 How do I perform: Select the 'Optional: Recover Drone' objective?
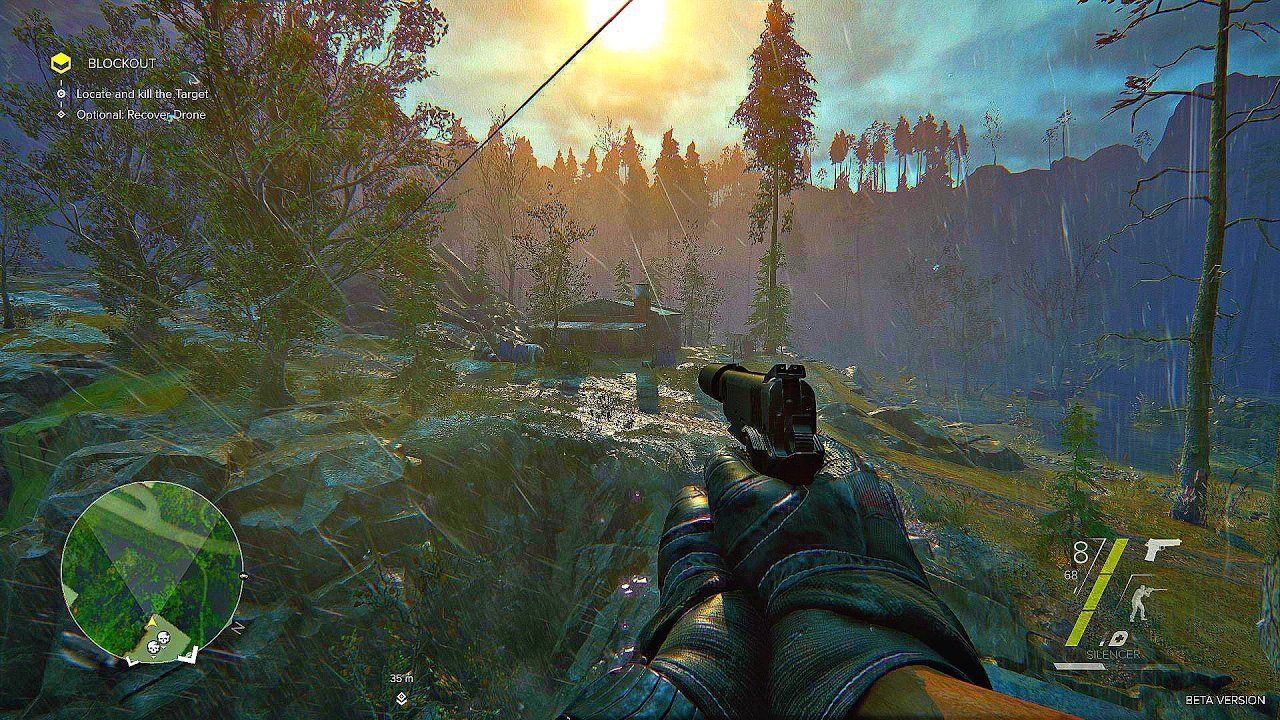pyautogui.click(x=141, y=115)
